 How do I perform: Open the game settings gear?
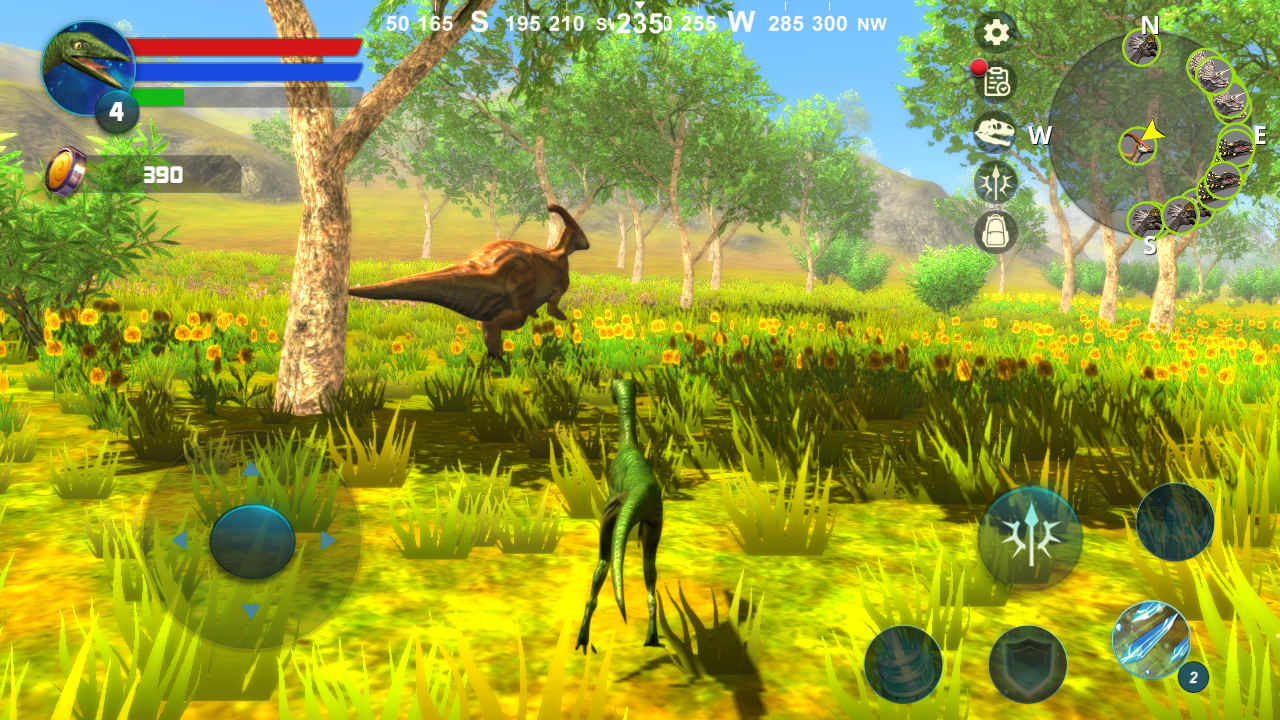996,33
